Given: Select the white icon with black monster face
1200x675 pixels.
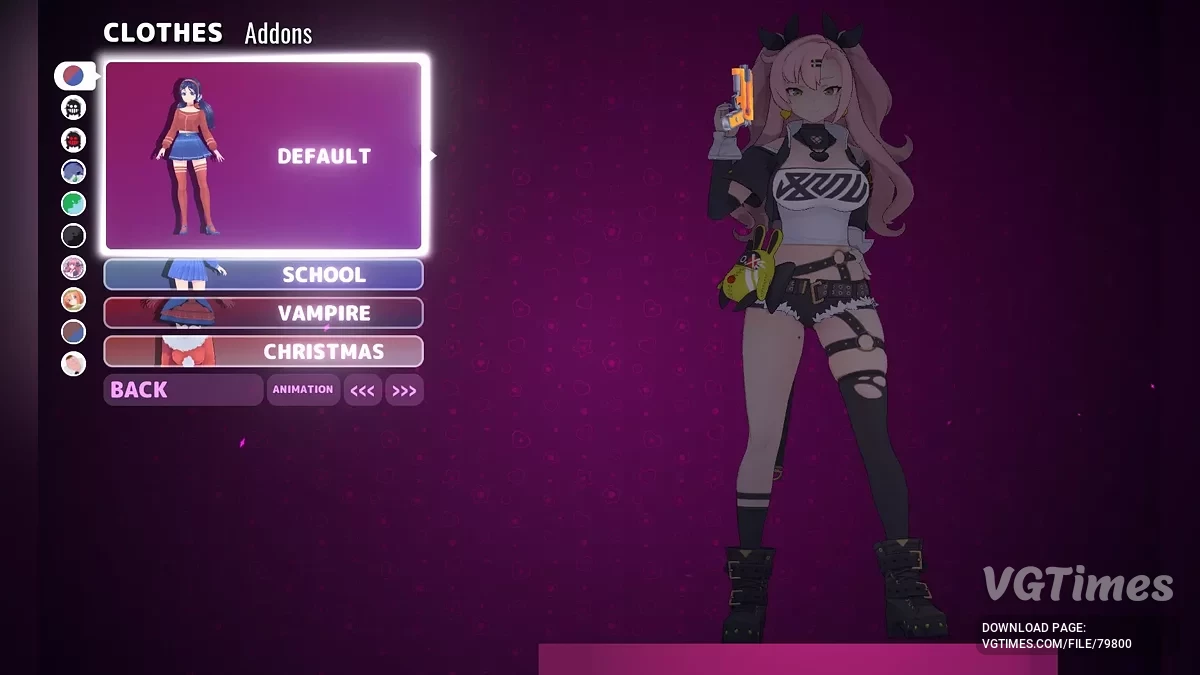Looking at the screenshot, I should 74,107.
